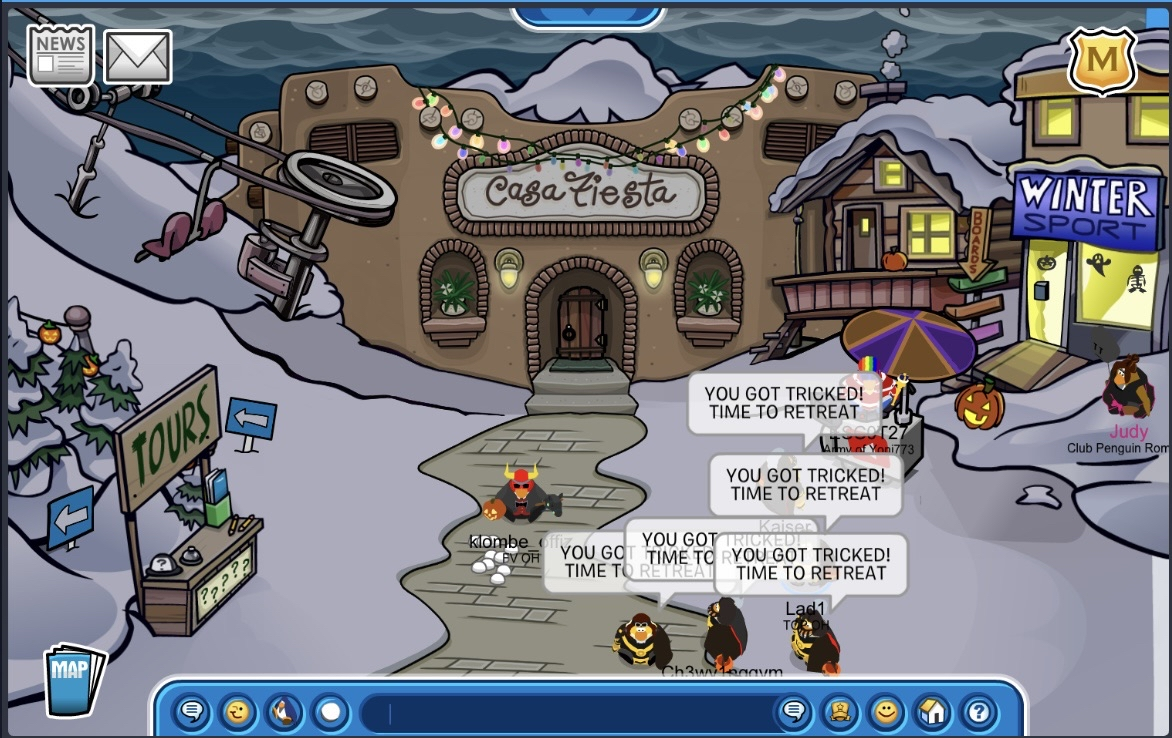The width and height of the screenshot is (1172, 738).
Task: Expand the blue tab at top center
Action: coord(588,15)
